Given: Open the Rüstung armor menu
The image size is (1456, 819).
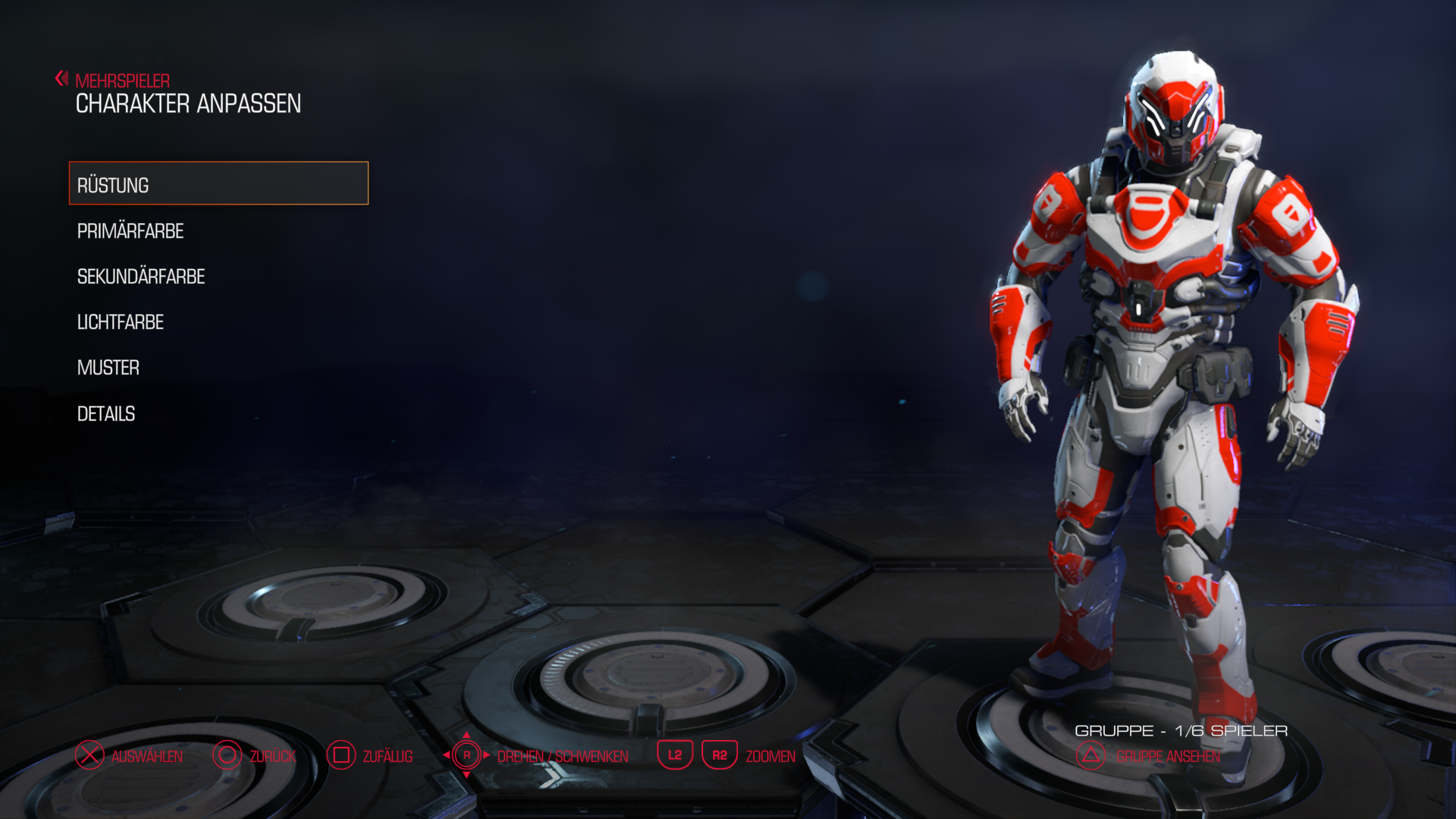Looking at the screenshot, I should (x=218, y=184).
